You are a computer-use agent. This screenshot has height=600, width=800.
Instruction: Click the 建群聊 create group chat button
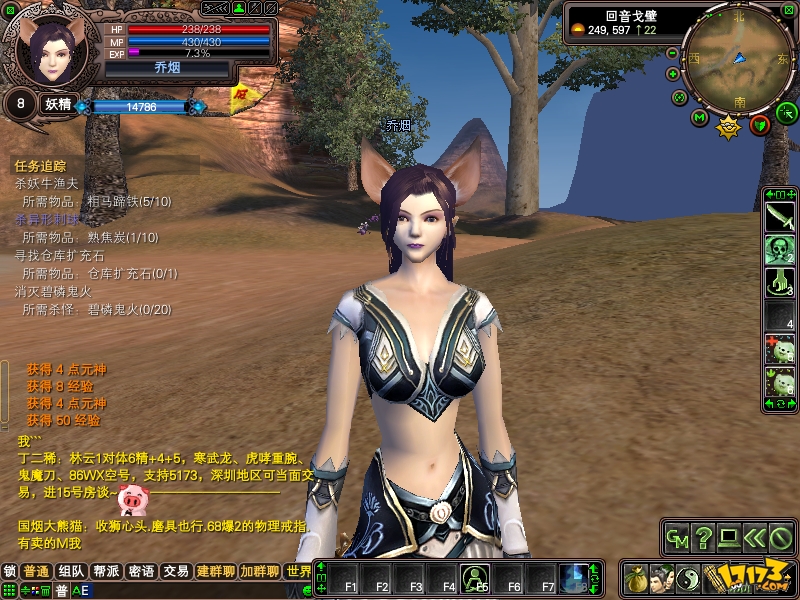tap(216, 572)
